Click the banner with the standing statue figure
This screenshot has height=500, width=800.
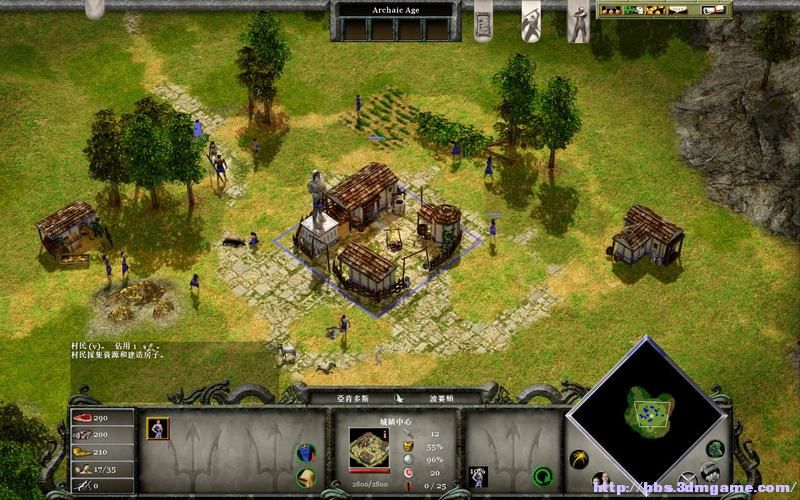578,22
